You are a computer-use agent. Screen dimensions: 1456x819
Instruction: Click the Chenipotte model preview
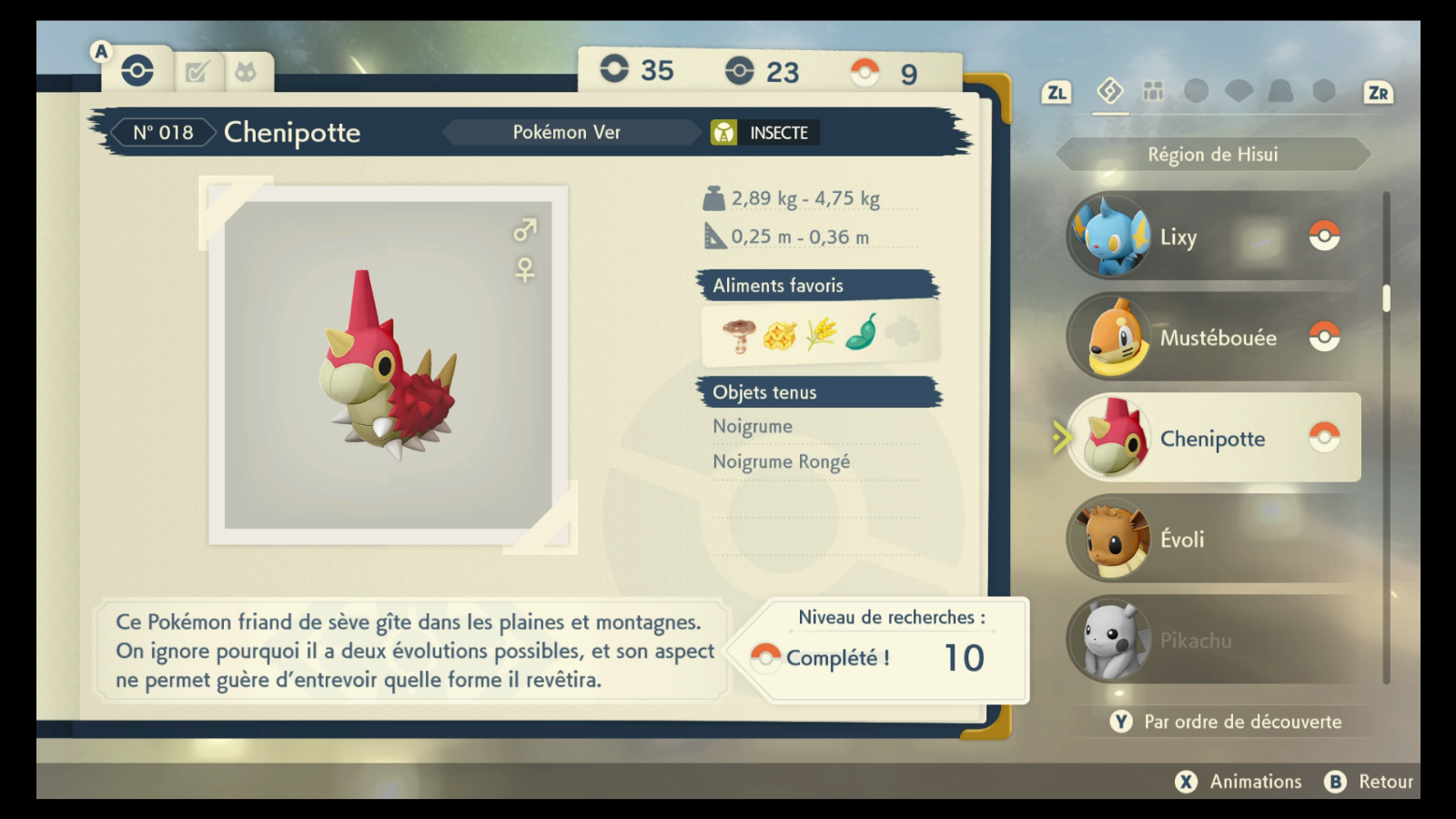pyautogui.click(x=389, y=365)
